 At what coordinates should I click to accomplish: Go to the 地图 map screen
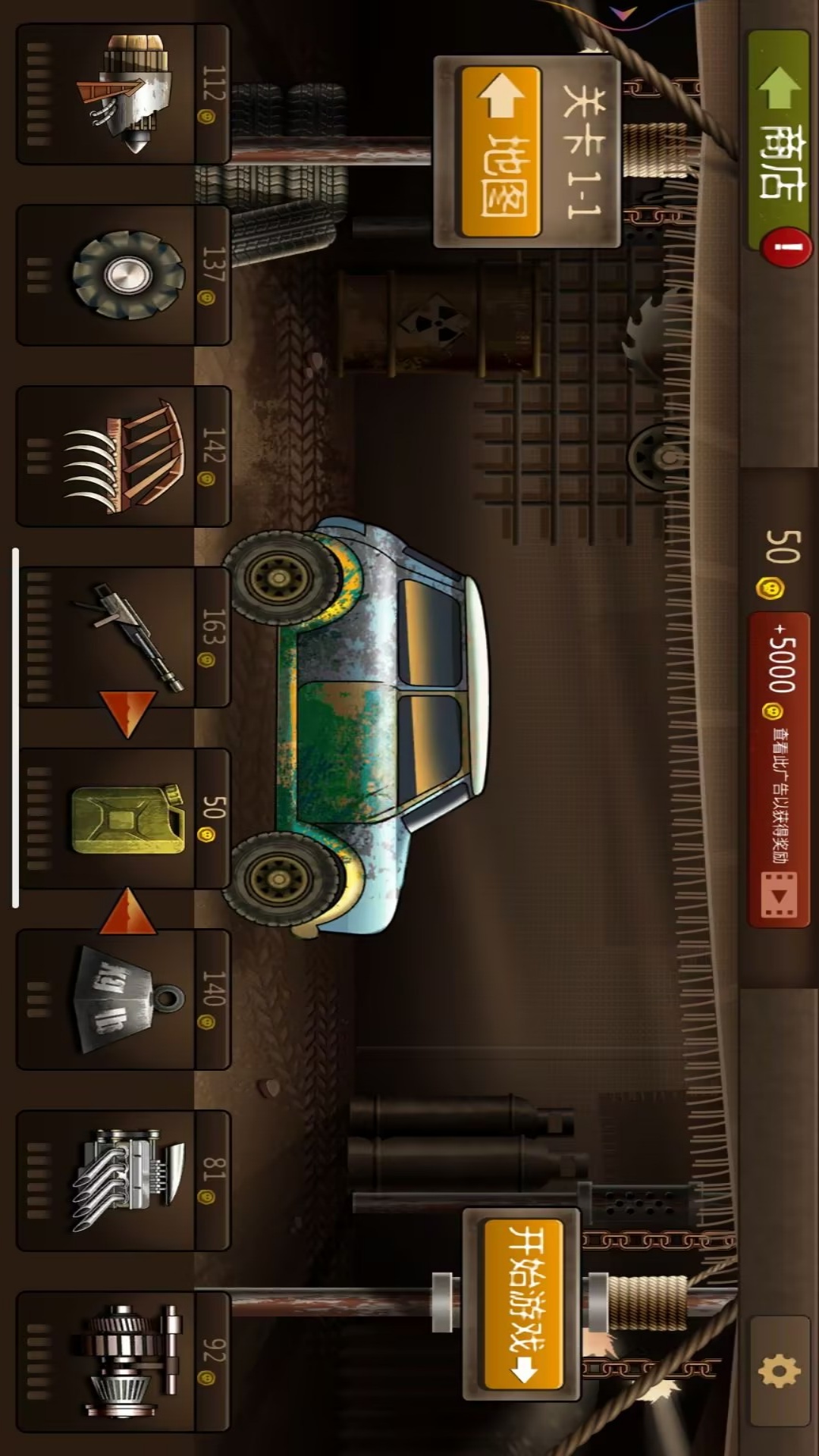[500, 152]
